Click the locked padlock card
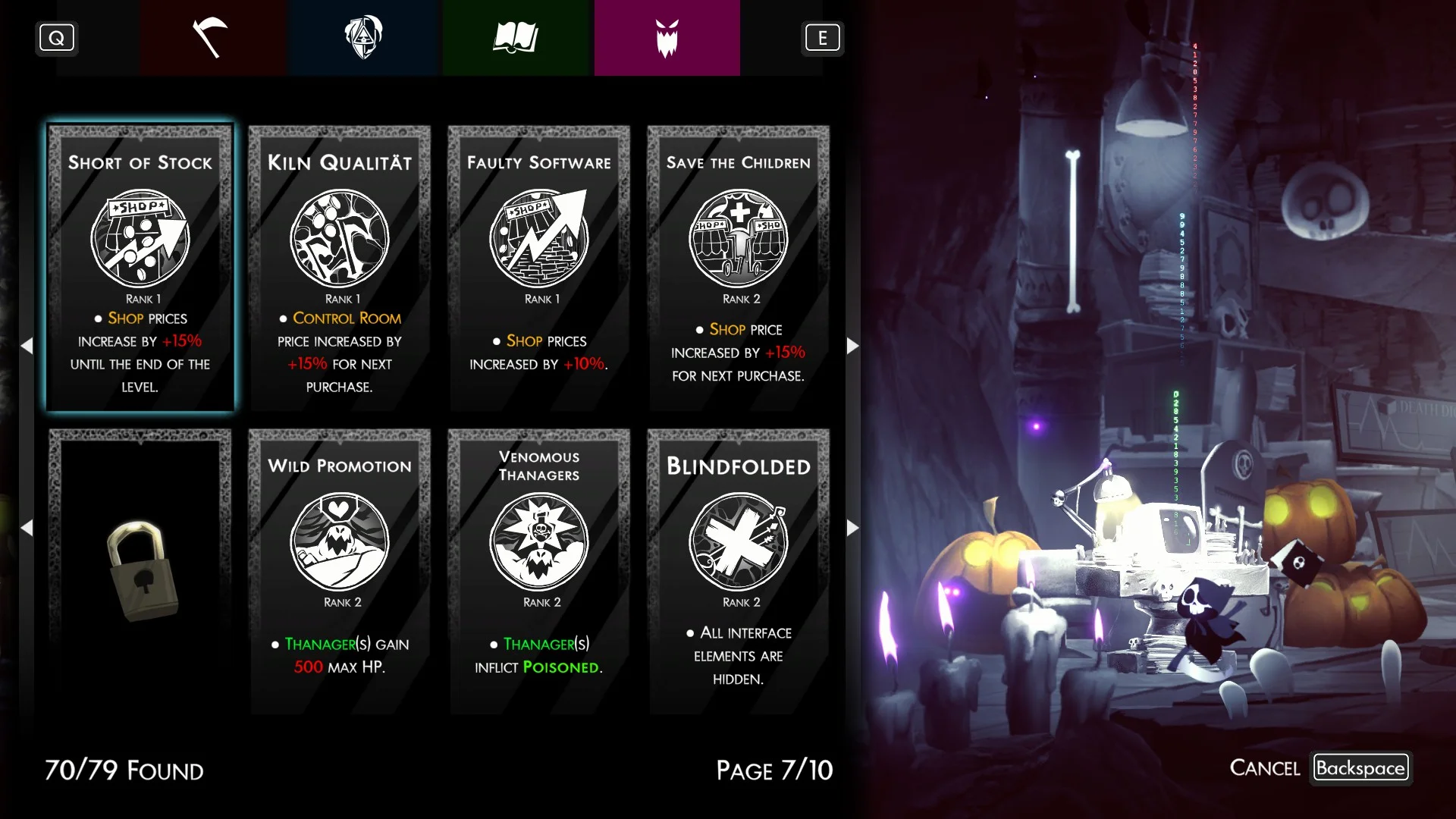Image resolution: width=1456 pixels, height=819 pixels. point(140,571)
